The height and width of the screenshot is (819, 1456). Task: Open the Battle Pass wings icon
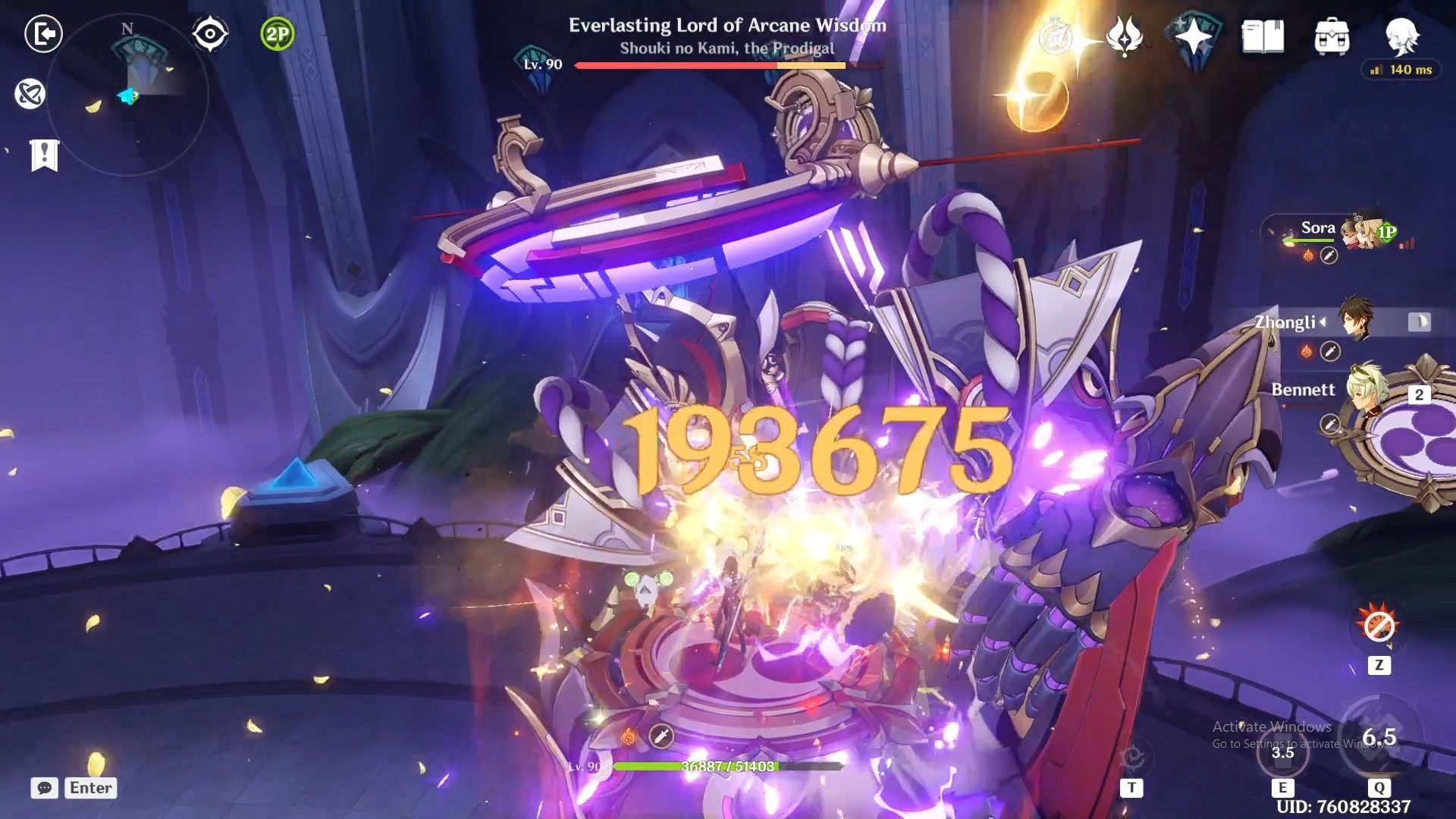1122,34
